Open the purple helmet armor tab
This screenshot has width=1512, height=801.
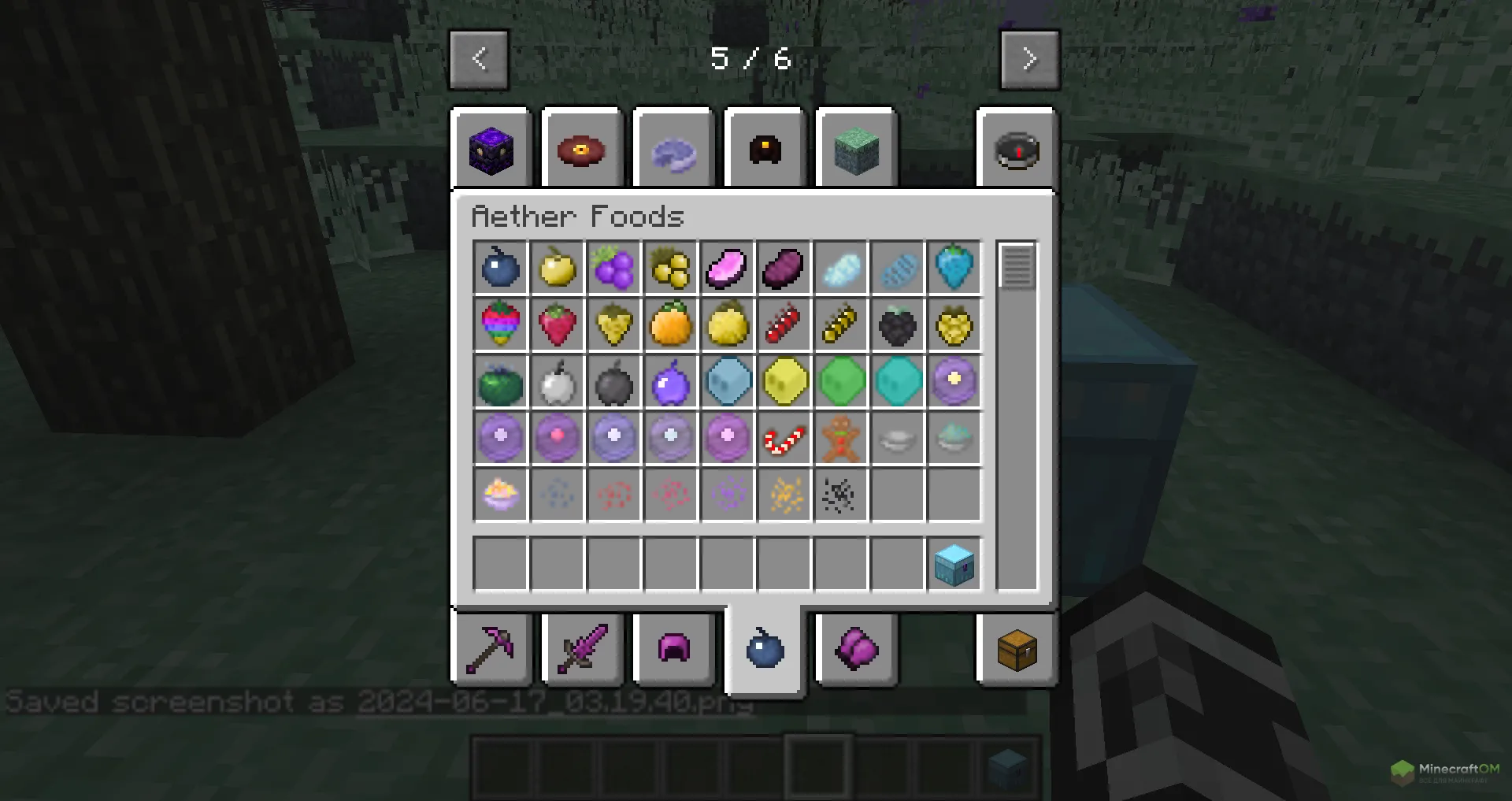pos(673,650)
